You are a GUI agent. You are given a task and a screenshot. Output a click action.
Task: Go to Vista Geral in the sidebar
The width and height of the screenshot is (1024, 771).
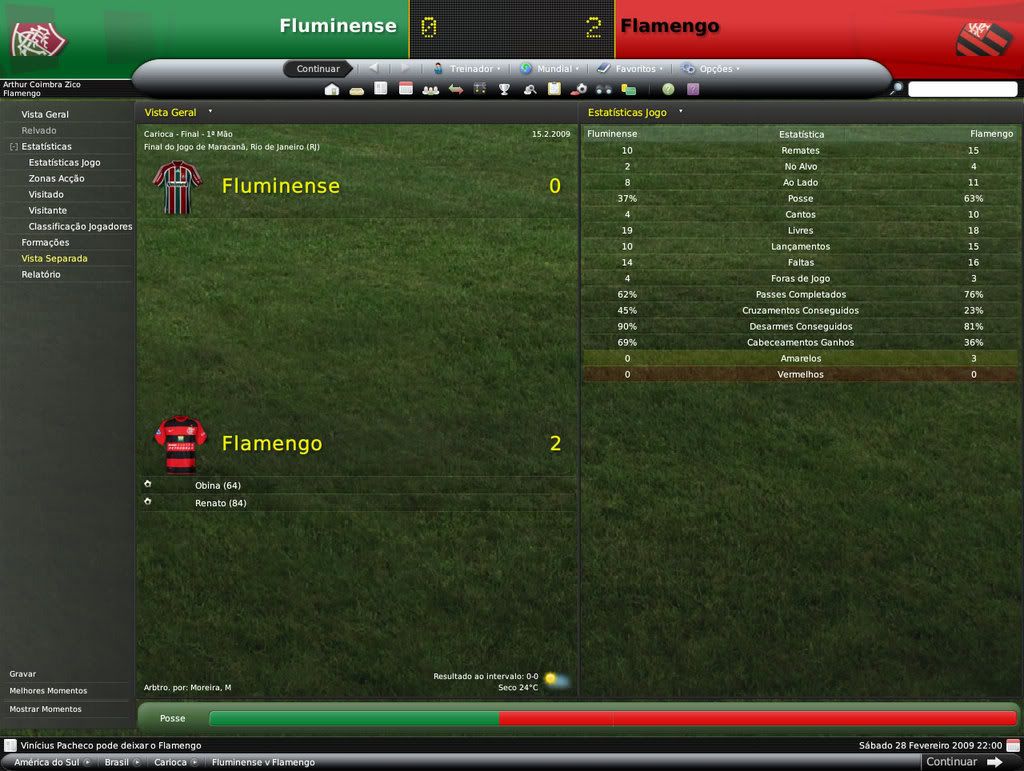coord(45,114)
